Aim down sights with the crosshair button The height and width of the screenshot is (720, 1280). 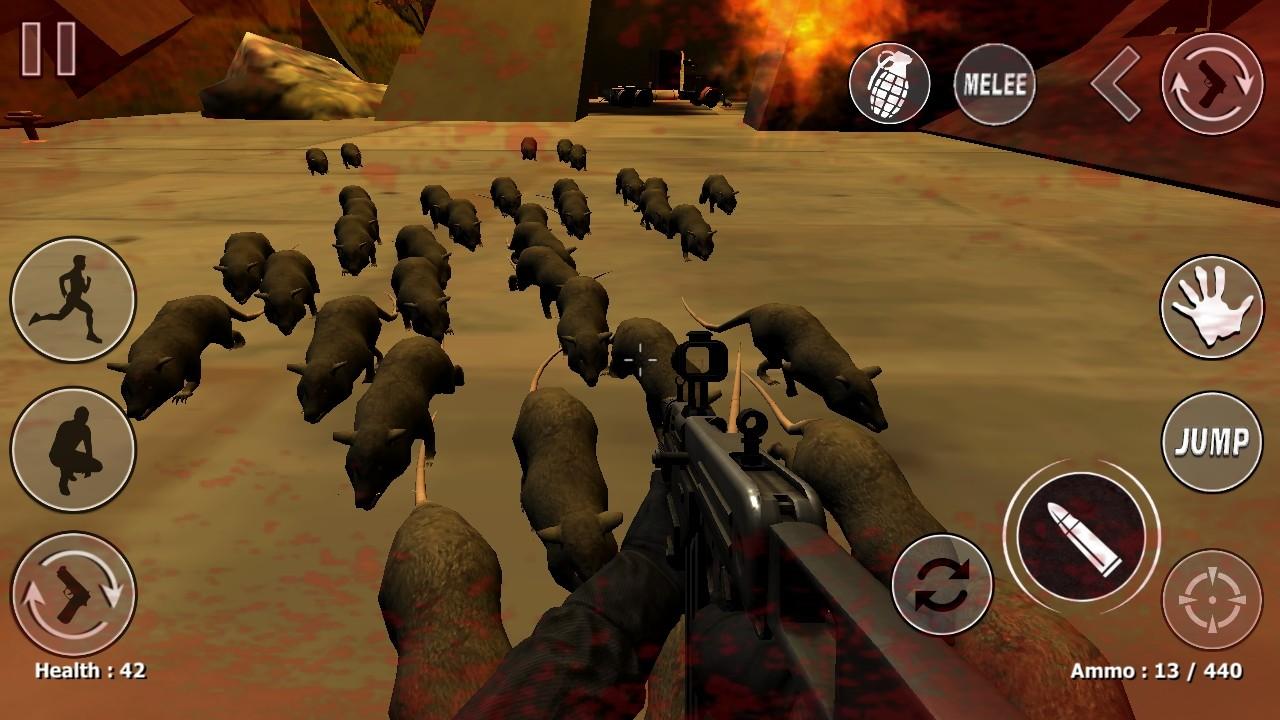pyautogui.click(x=1212, y=599)
